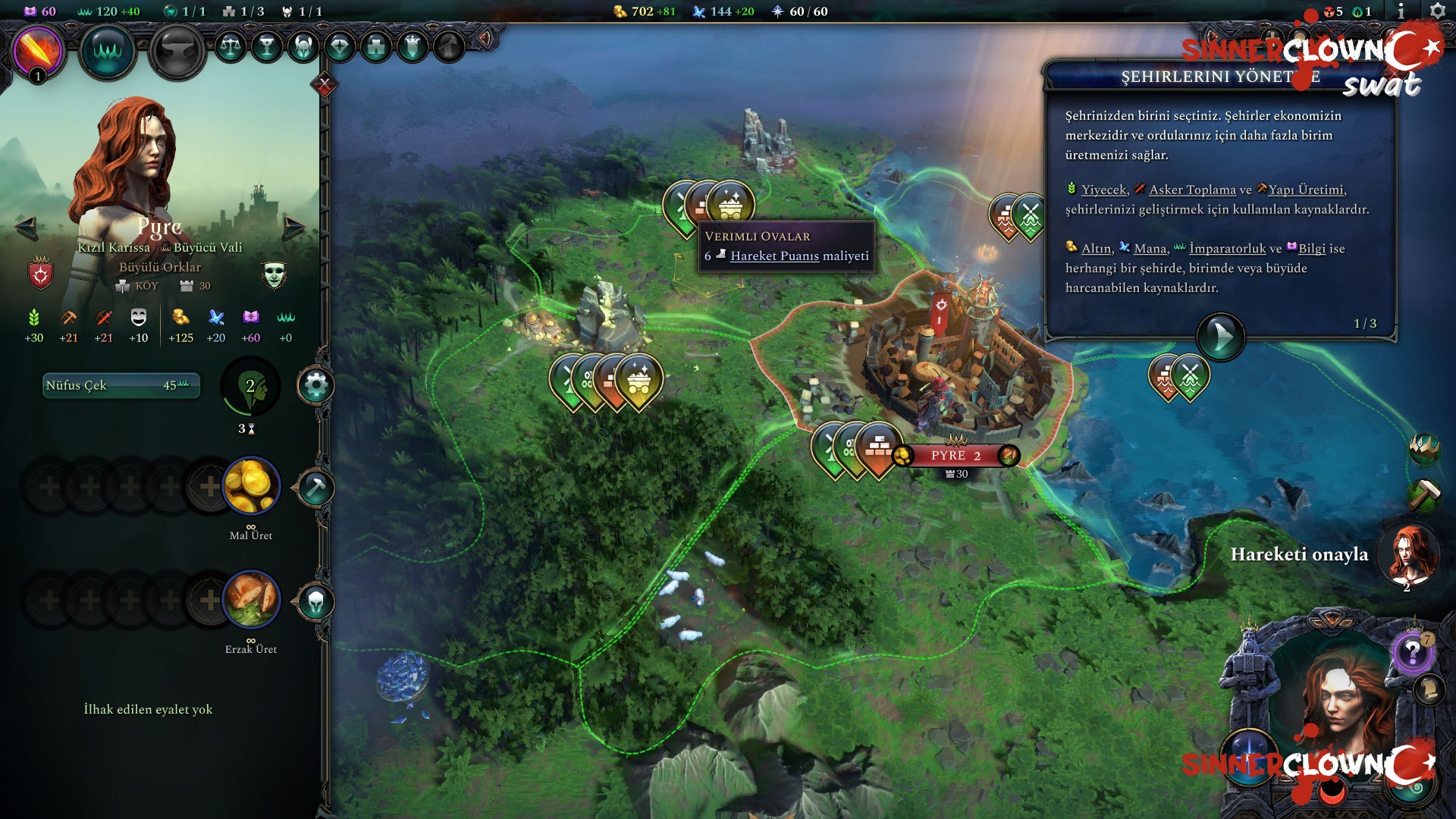
Task: Open the purple question mark event notification
Action: click(1412, 651)
